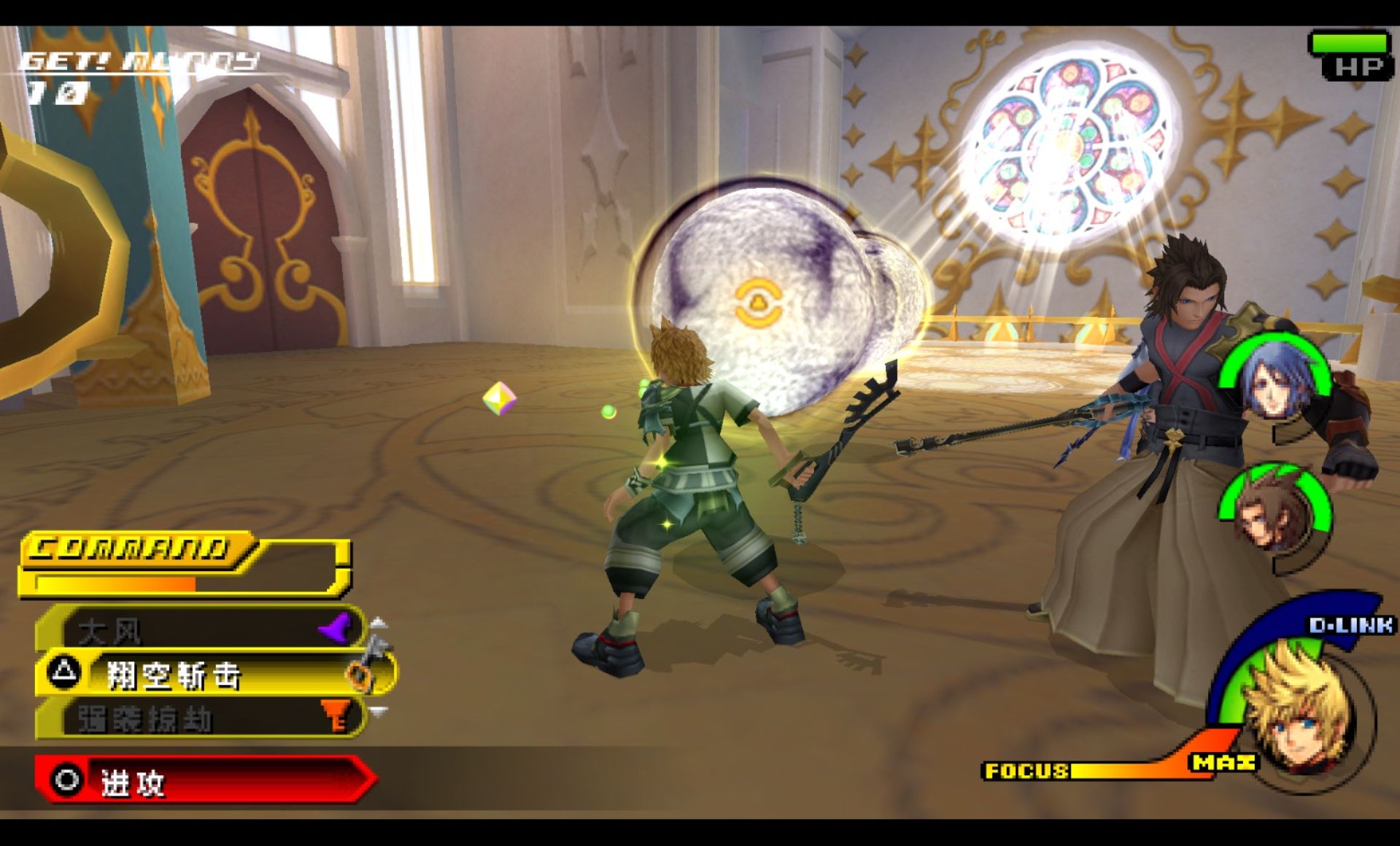Viewport: 1400px width, 846px height.
Task: Activate the 翔空斩击 command
Action: click(x=212, y=675)
